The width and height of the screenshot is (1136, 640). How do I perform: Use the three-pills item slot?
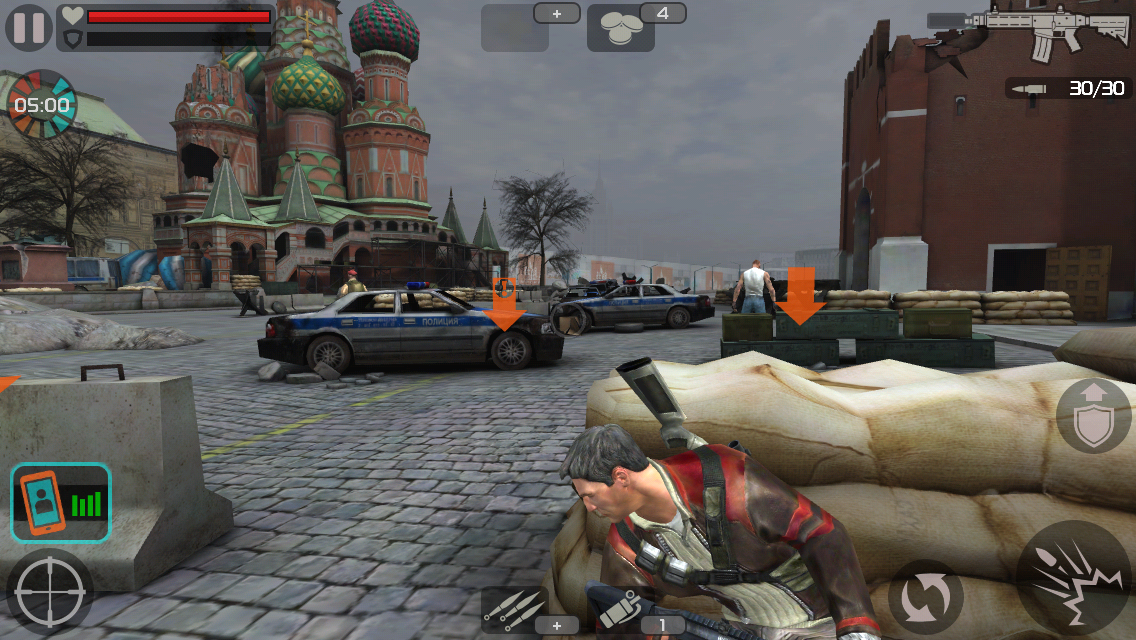pos(621,28)
